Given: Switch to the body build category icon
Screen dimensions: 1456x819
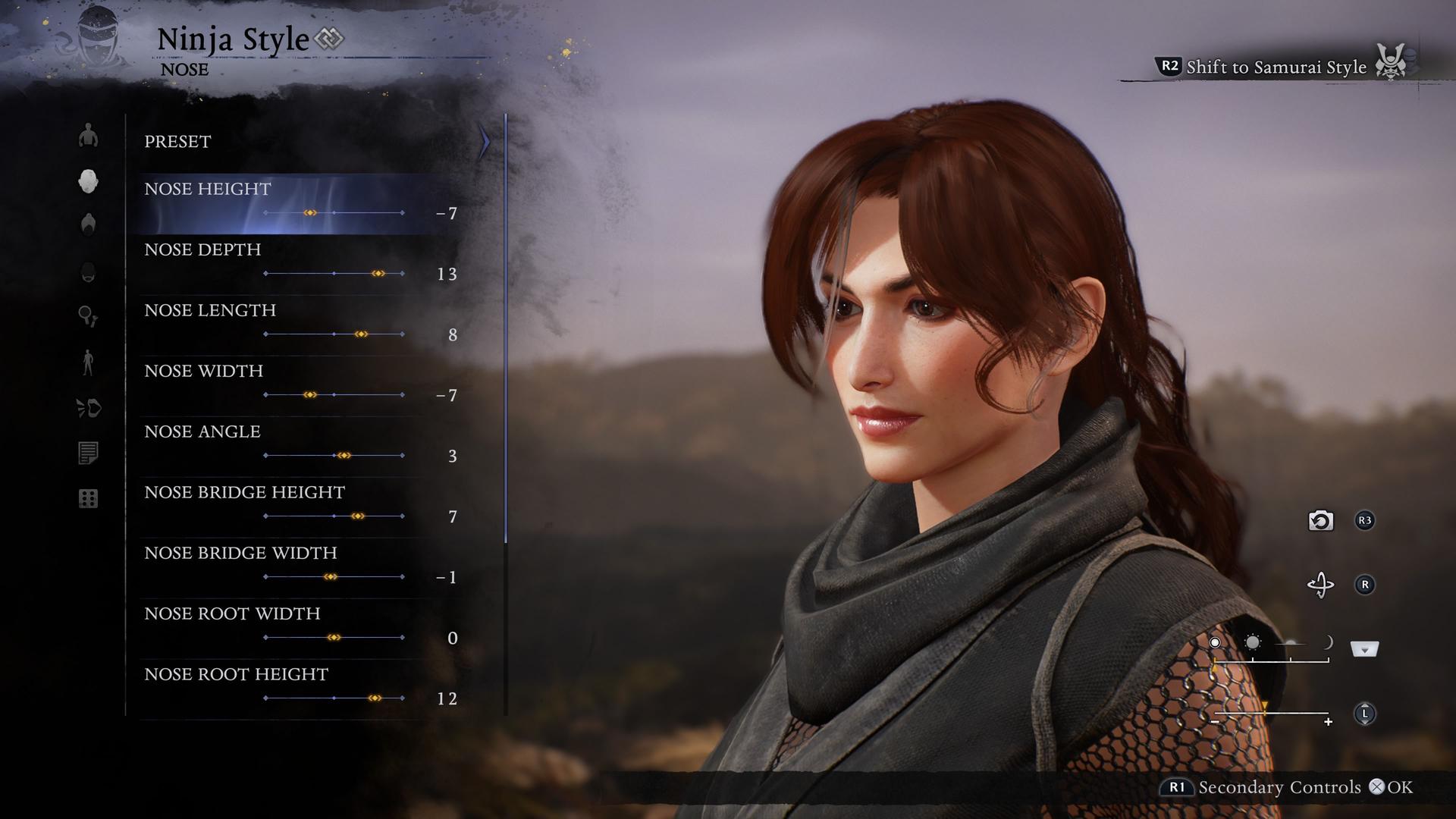Looking at the screenshot, I should pos(89,136).
